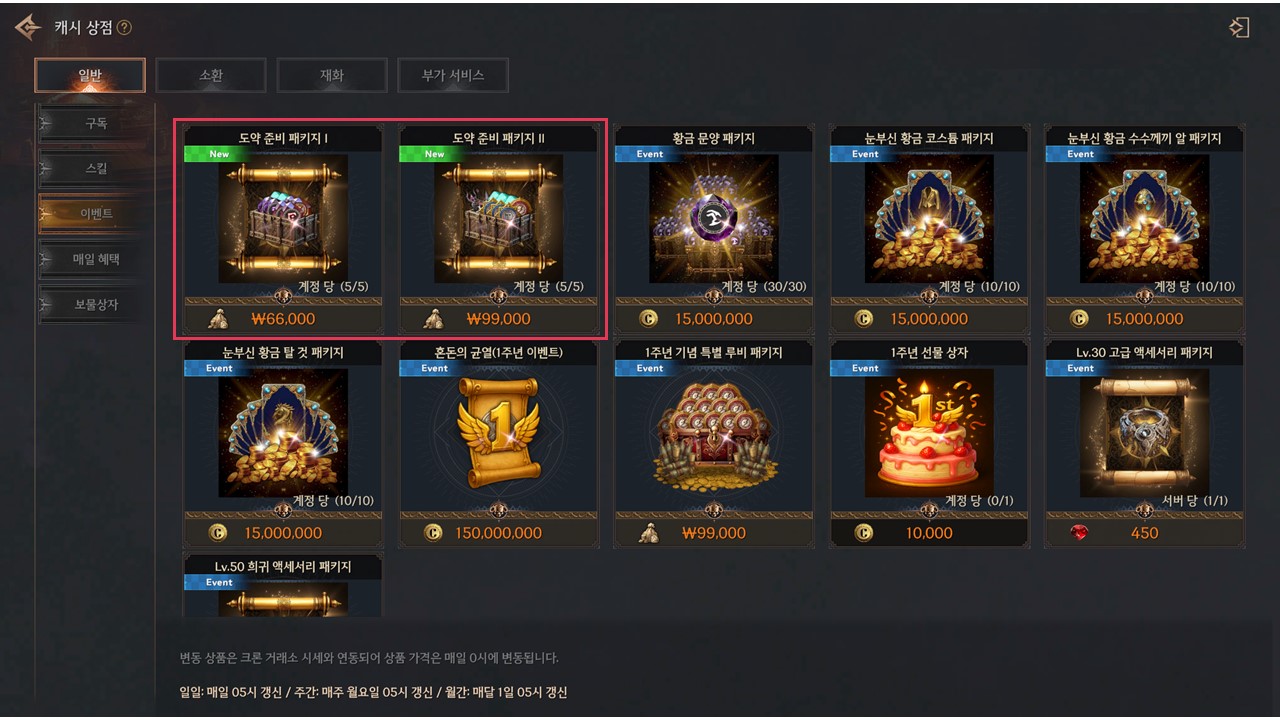Choose the 구독 category
The image size is (1280, 720).
96,124
